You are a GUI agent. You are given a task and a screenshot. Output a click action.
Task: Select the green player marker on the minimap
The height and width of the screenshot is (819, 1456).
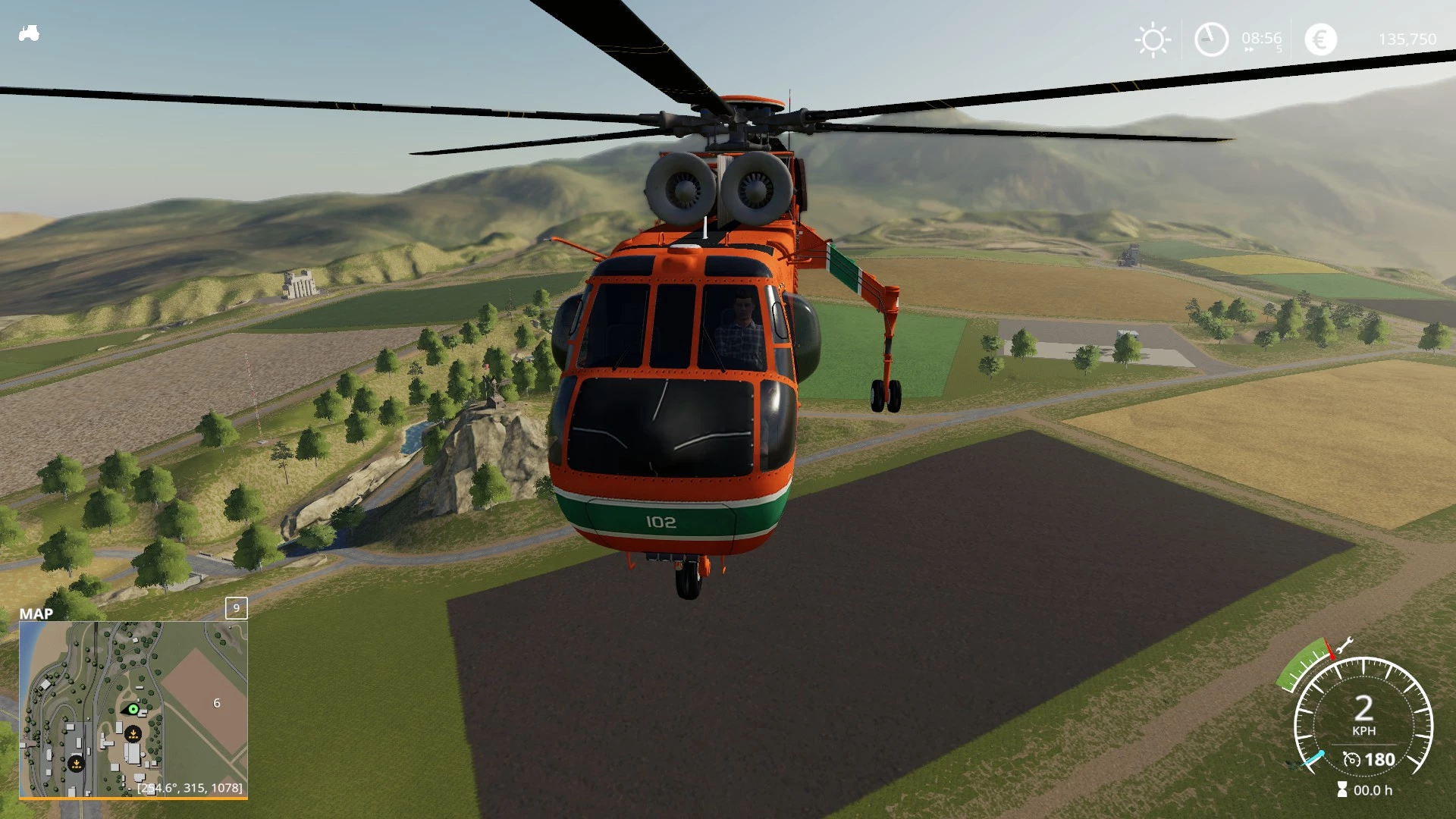click(133, 709)
